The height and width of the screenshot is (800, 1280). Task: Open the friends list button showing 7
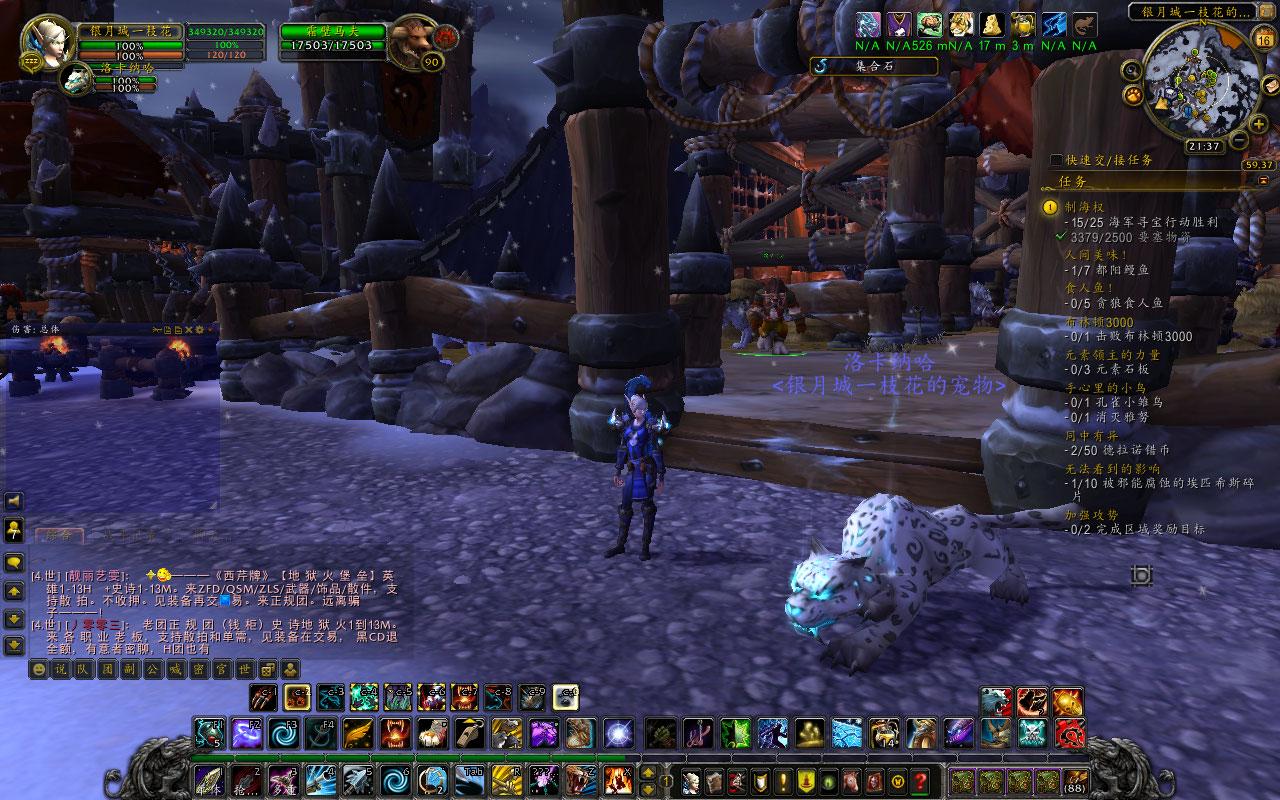13,529
